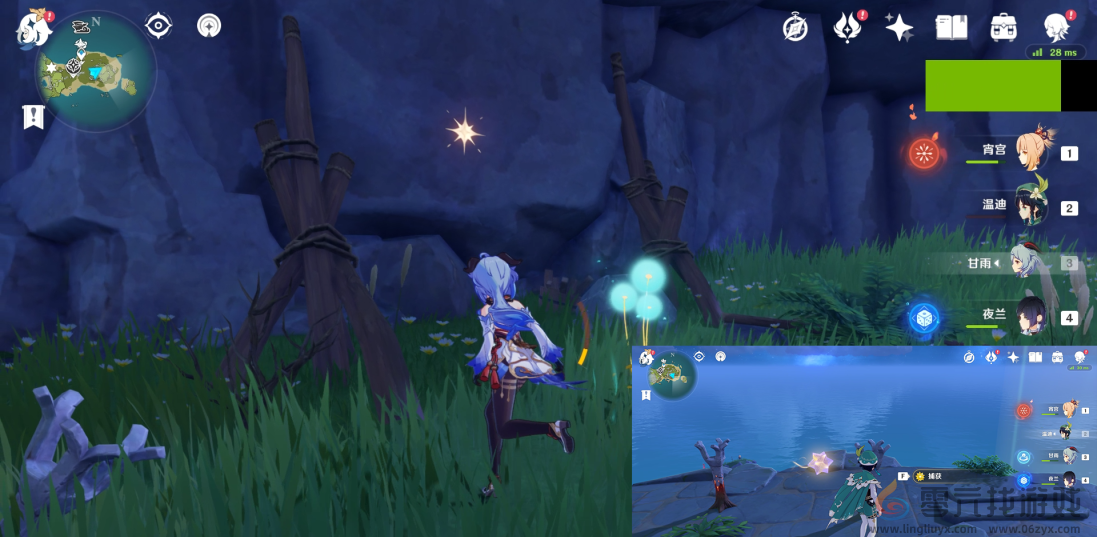This screenshot has height=537, width=1097.
Task: Switch to 温迪 in main party list
Action: (x=1031, y=207)
